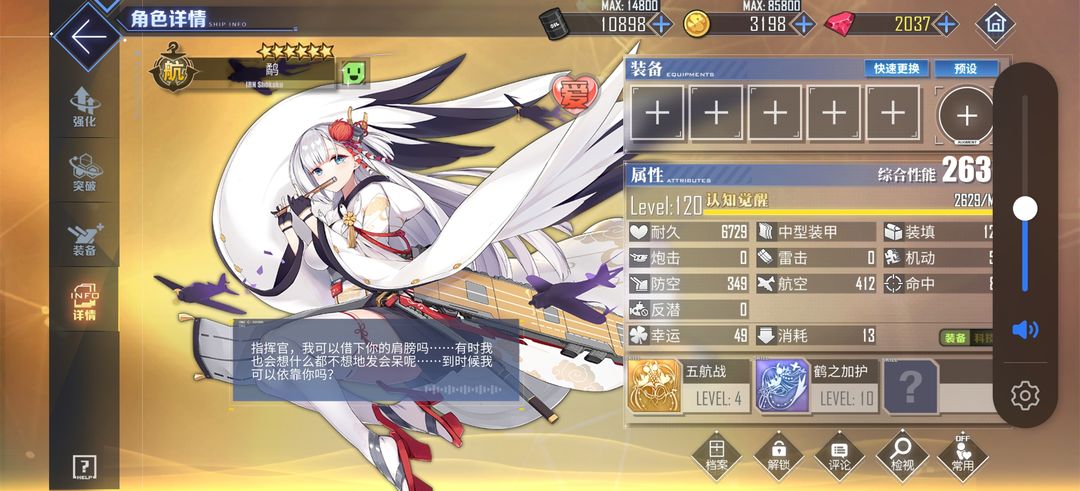Screen dimensions: 1080x491
Task: Open the 详情 info tab
Action: [84, 303]
